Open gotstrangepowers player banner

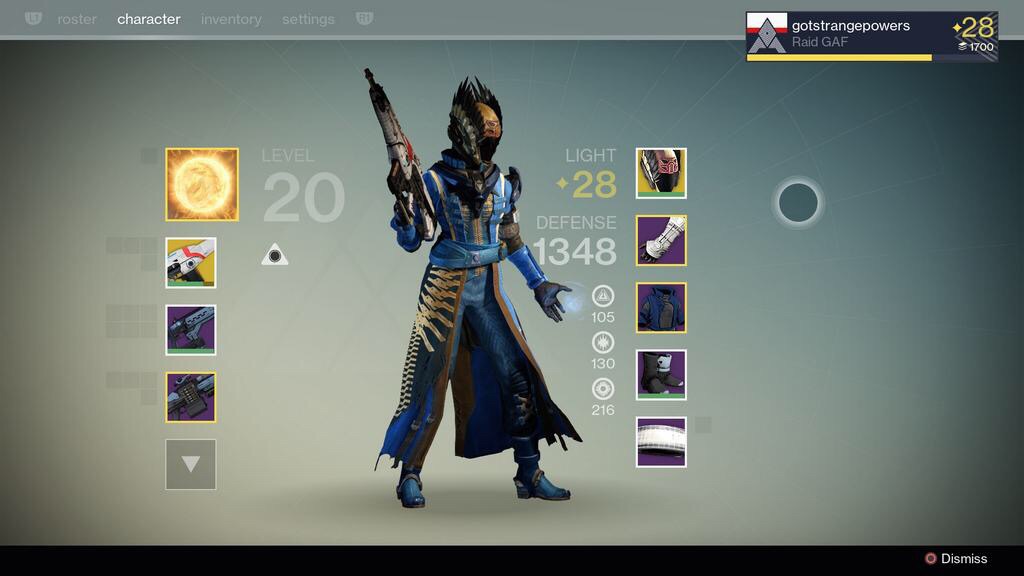[x=871, y=37]
